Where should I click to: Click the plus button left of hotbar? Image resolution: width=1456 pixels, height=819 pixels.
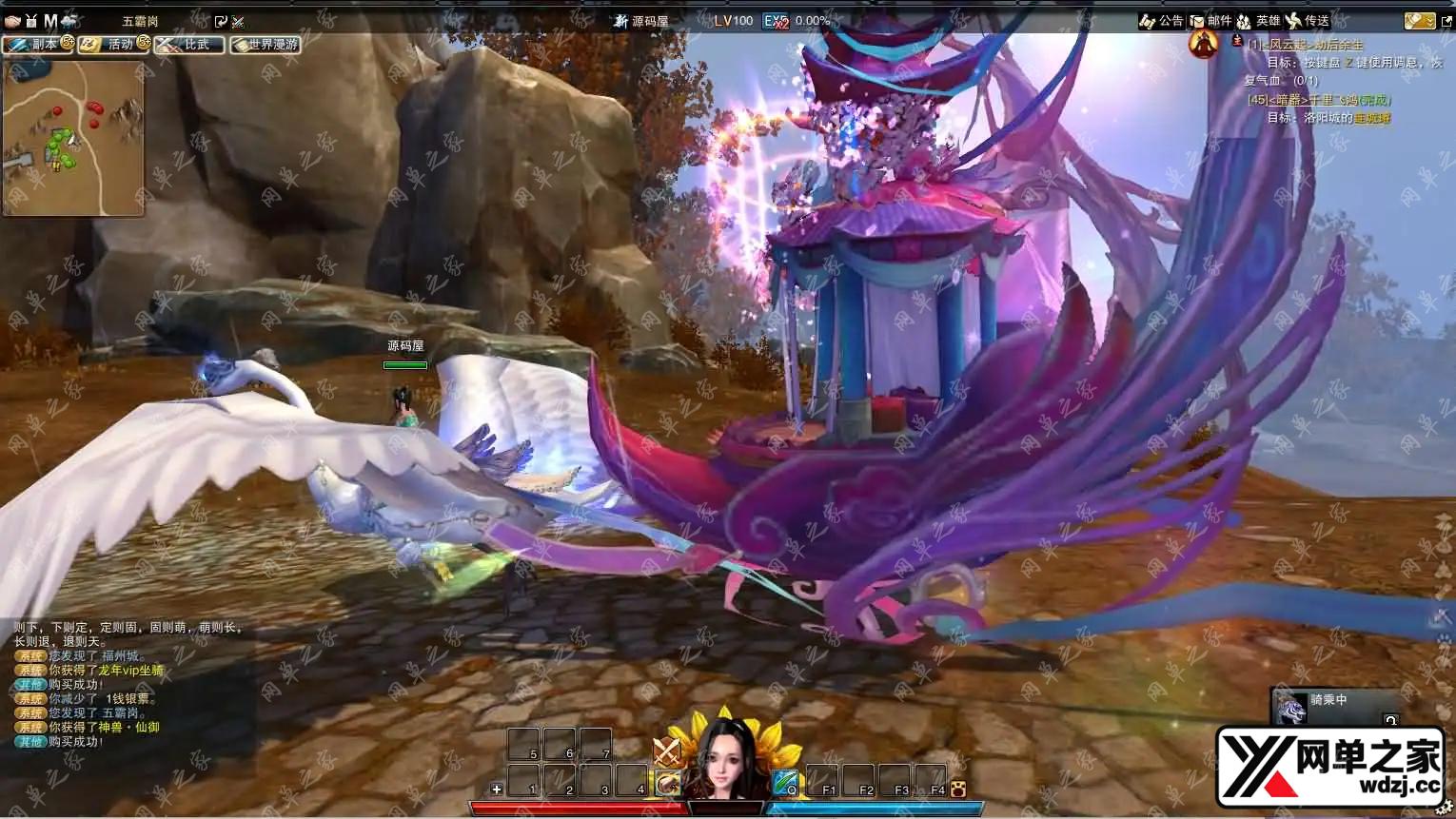(496, 789)
